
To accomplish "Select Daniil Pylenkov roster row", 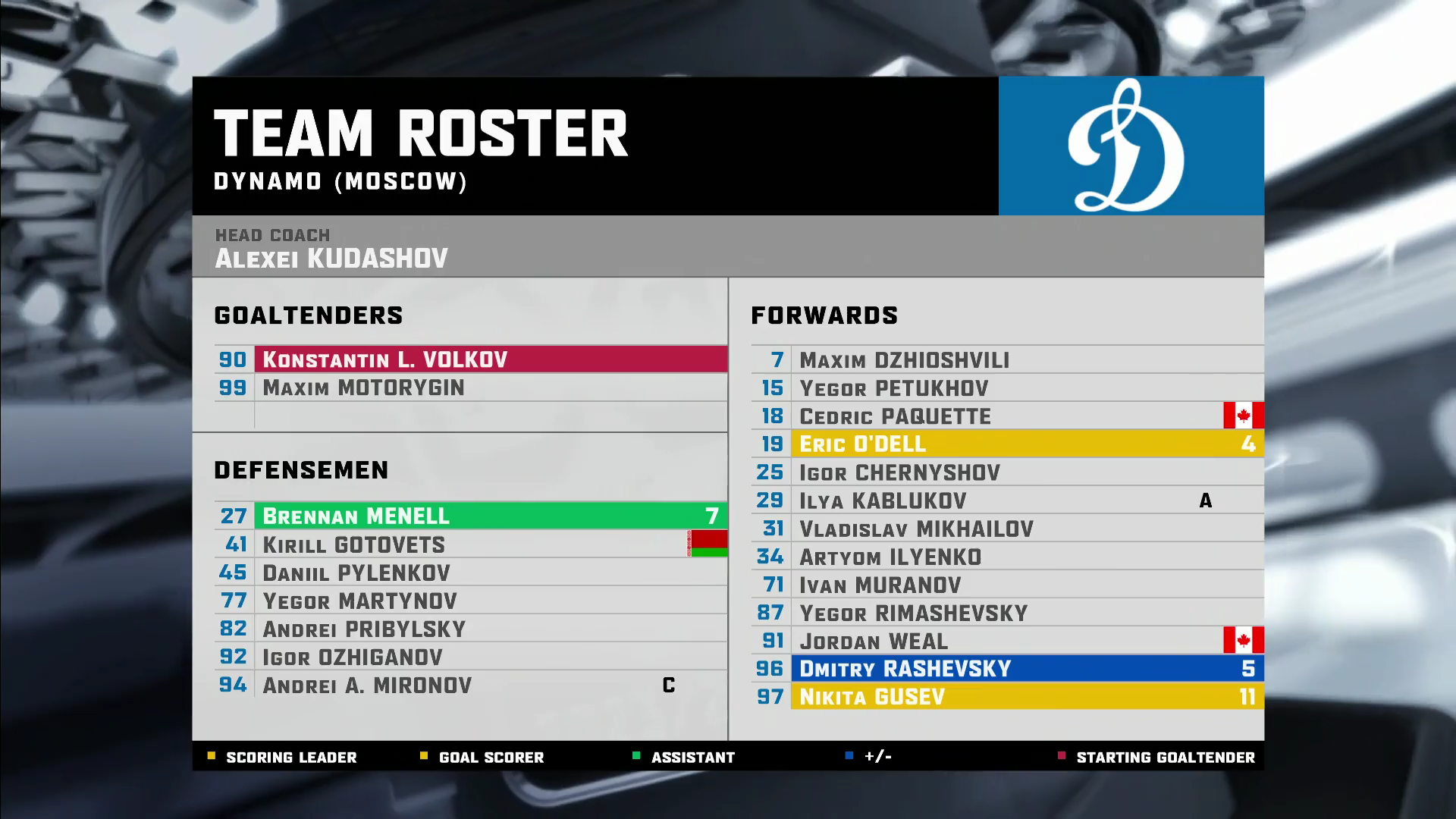I will point(470,573).
